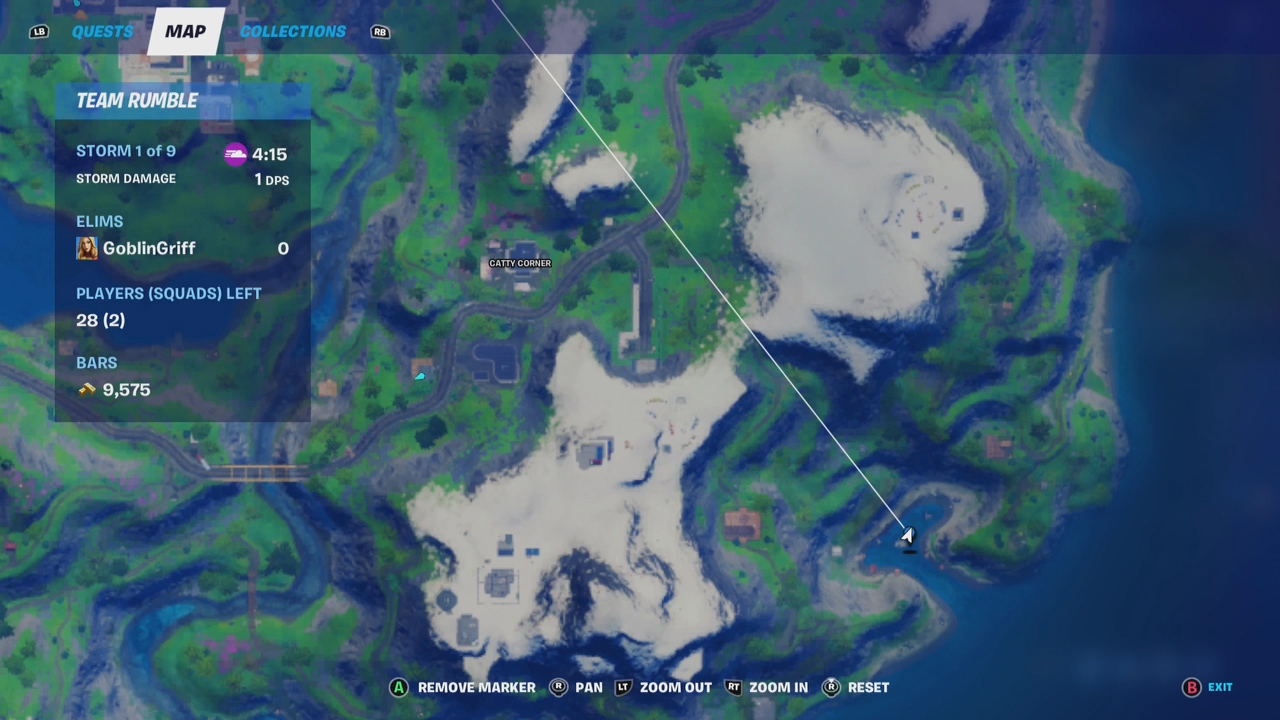
Task: Click the LB bumper icon
Action: tap(38, 31)
